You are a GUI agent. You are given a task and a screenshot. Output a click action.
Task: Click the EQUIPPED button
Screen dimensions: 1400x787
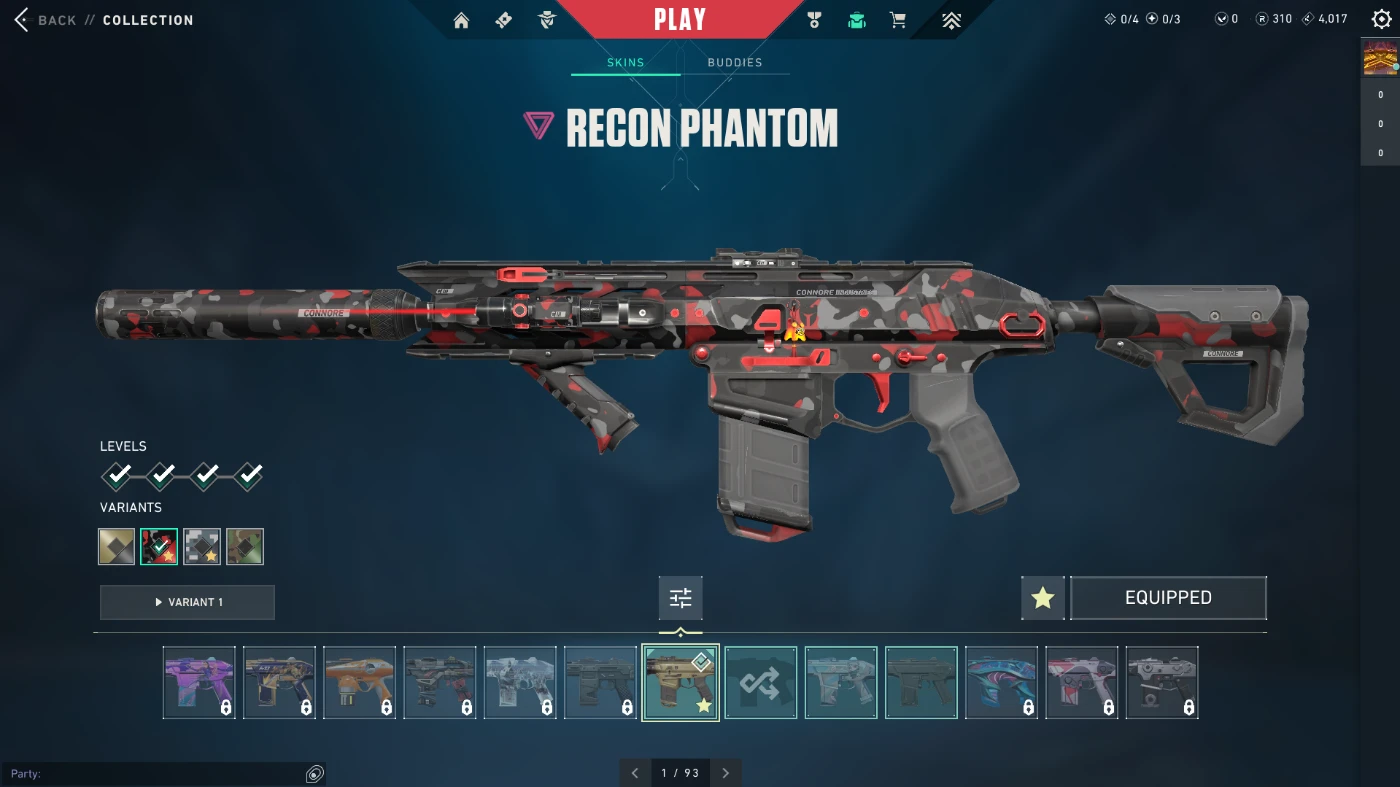[x=1168, y=598]
